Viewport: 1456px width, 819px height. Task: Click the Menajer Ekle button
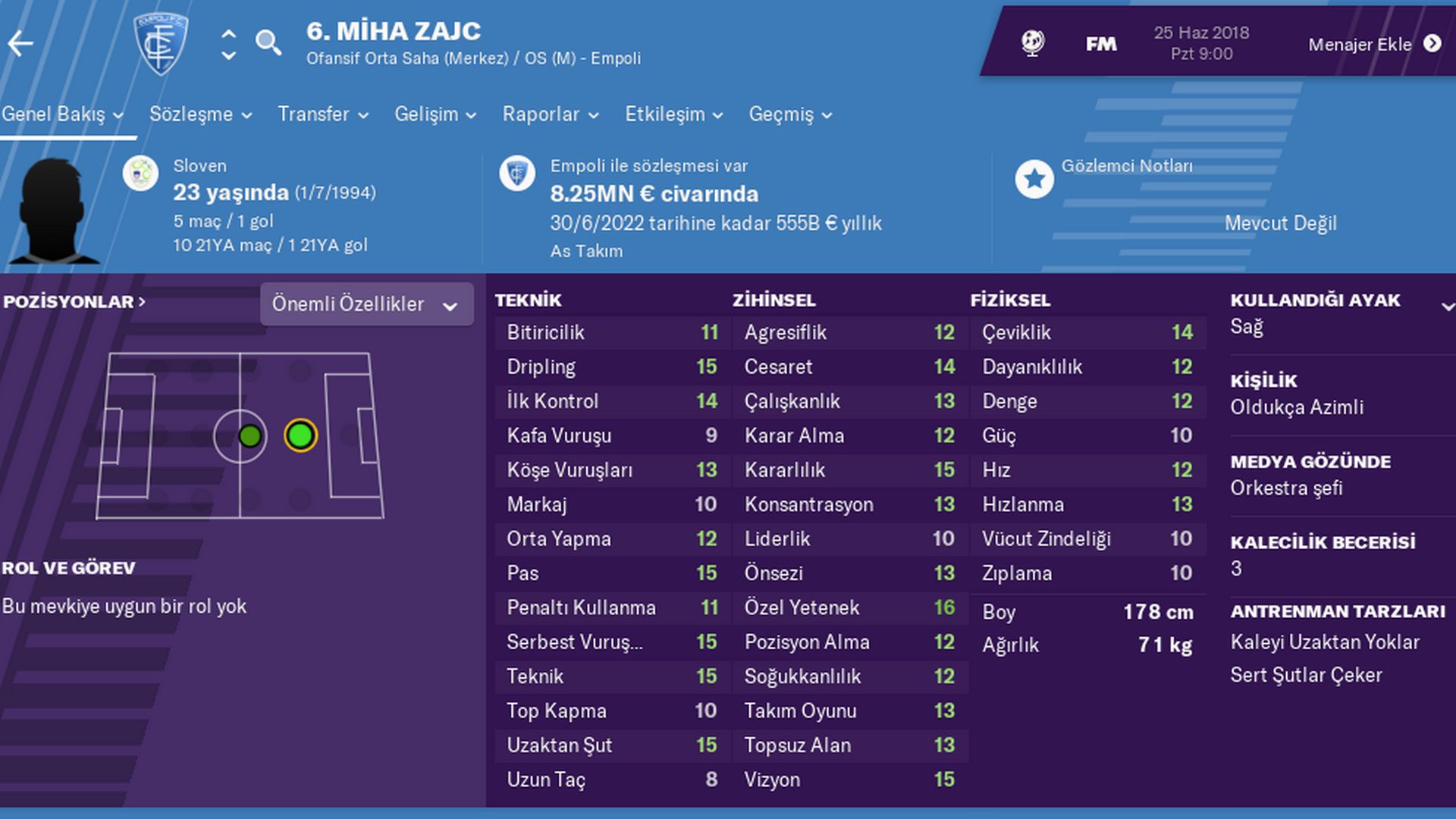(1361, 44)
